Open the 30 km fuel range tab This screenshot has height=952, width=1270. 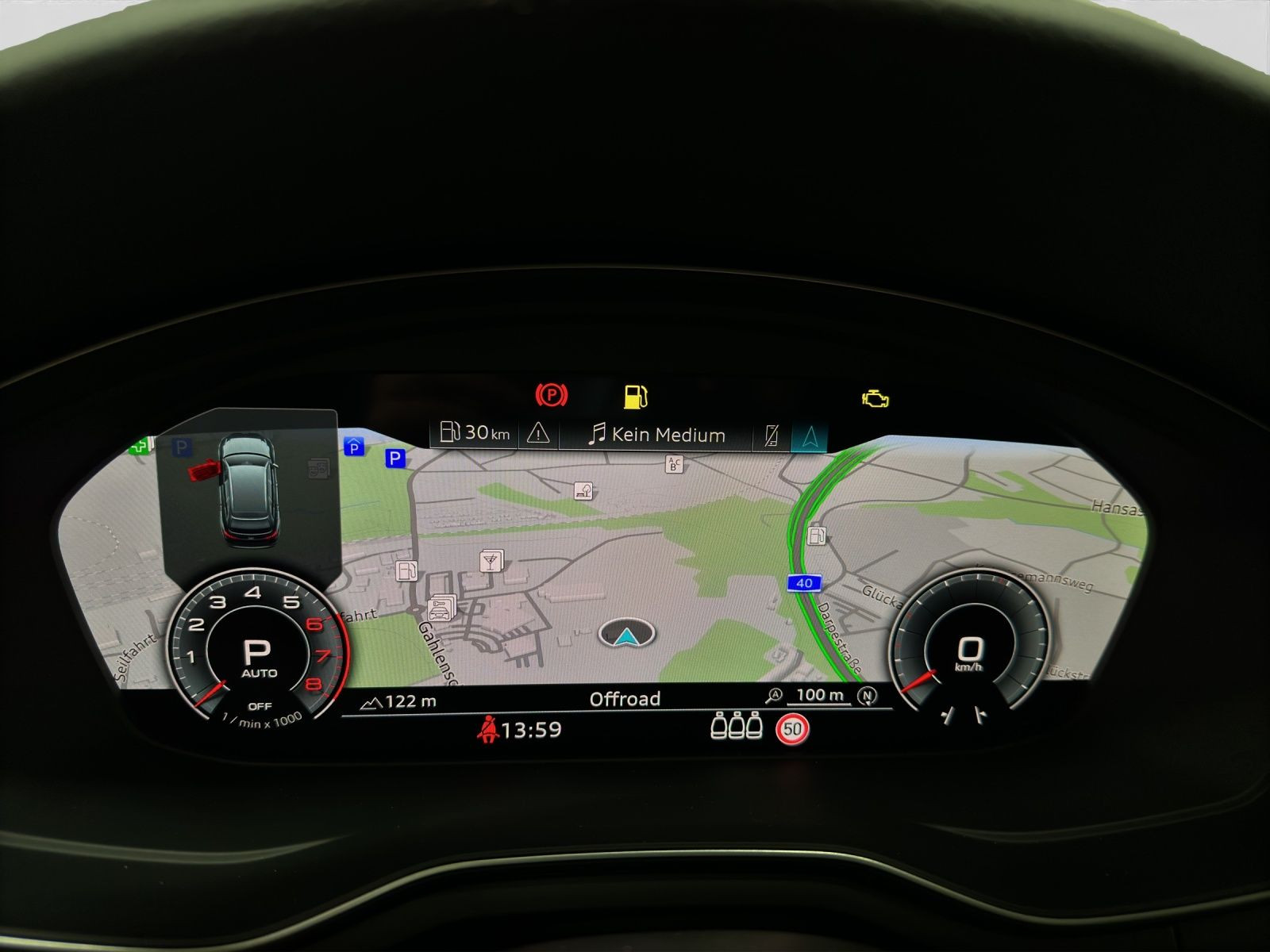coord(475,433)
